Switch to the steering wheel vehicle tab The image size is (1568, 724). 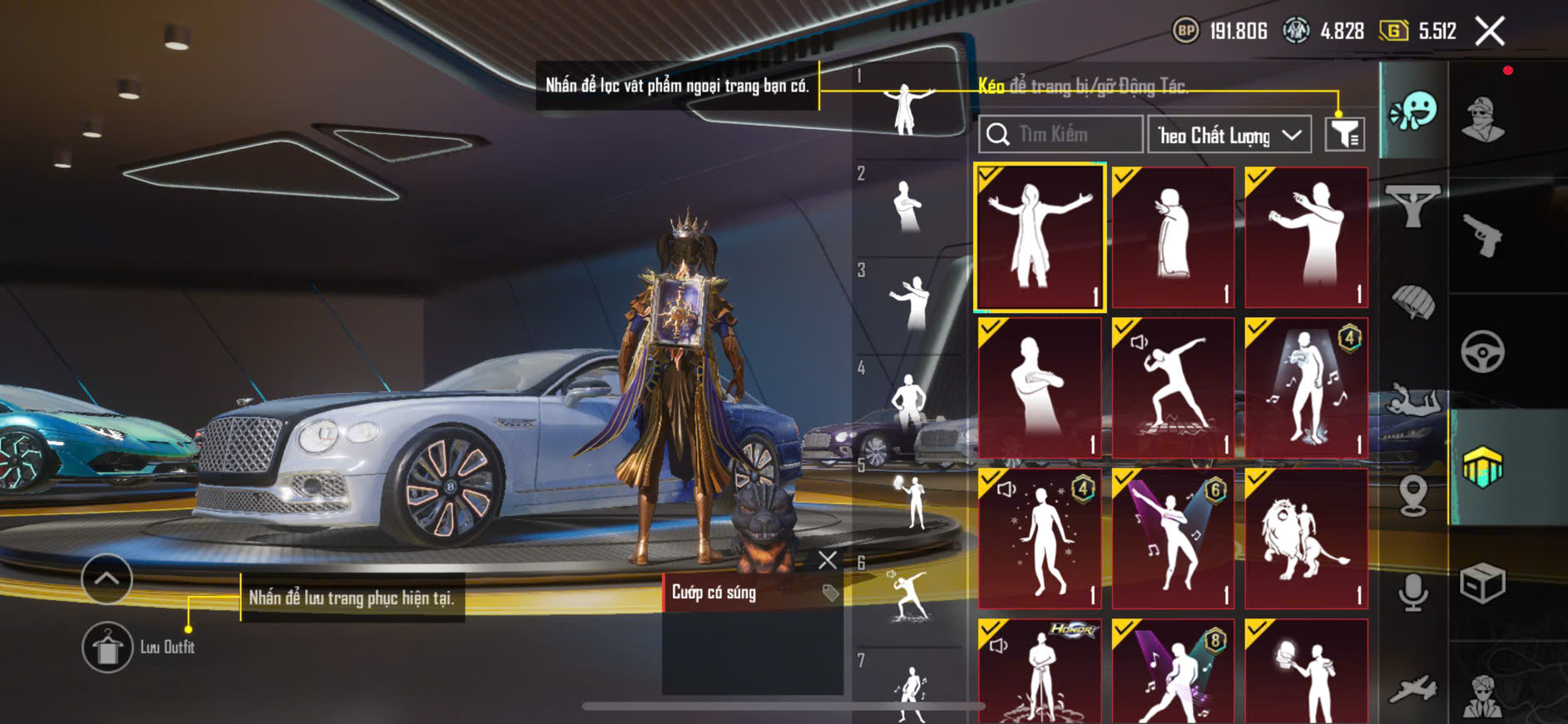point(1483,351)
